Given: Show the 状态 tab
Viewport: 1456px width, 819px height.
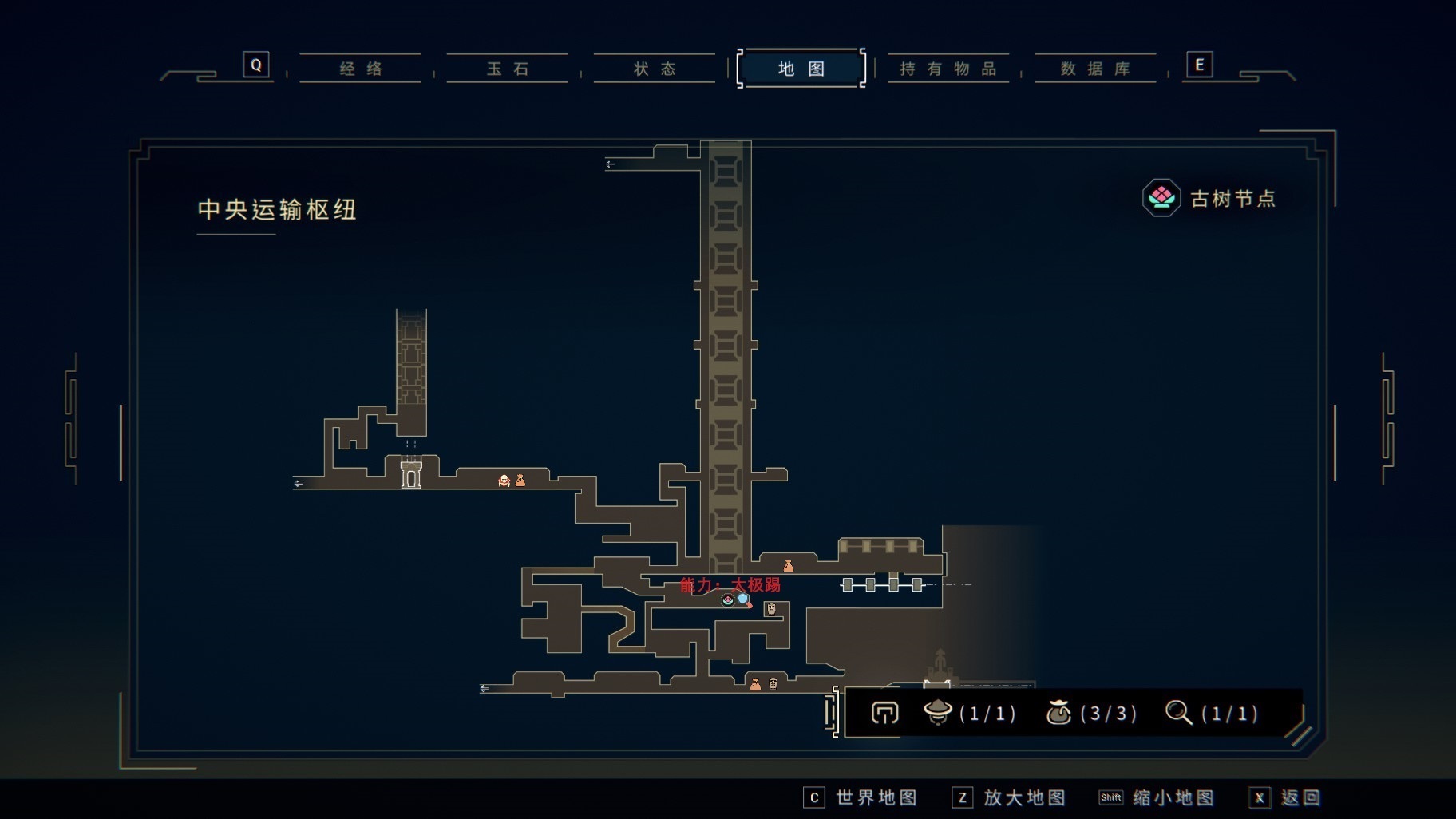Looking at the screenshot, I should 655,69.
